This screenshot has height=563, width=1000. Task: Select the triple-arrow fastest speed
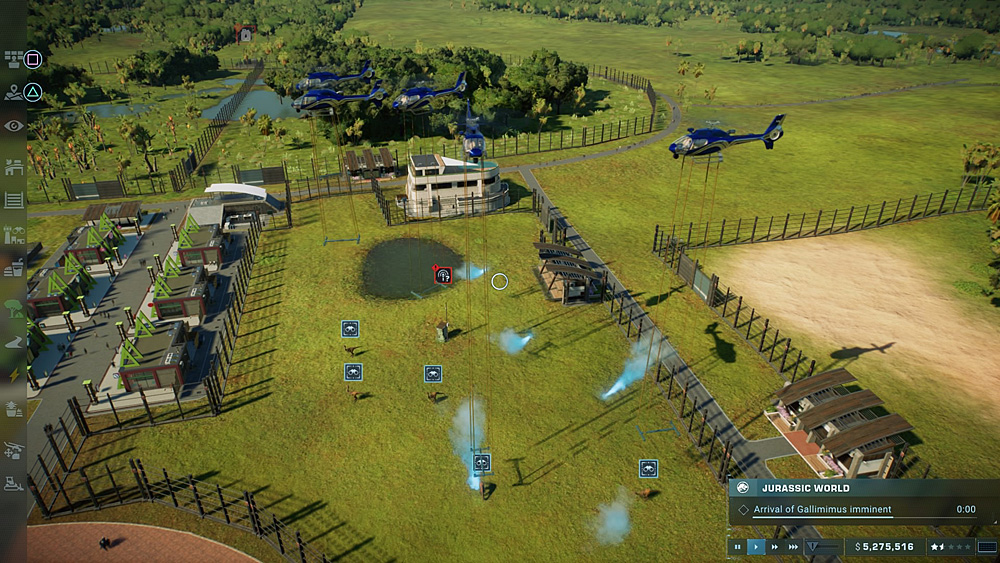[x=793, y=547]
